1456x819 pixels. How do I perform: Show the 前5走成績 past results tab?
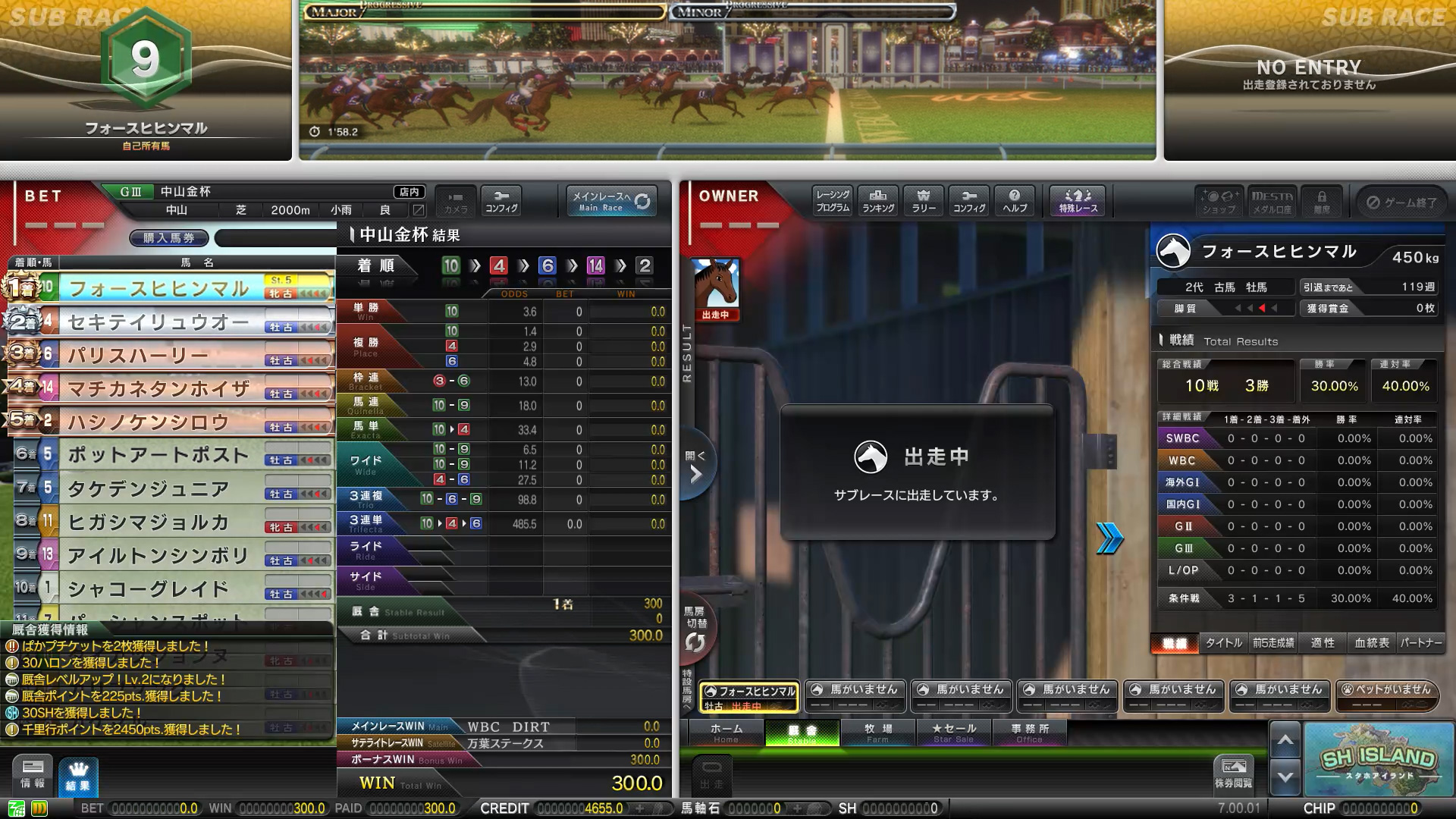coord(1273,643)
